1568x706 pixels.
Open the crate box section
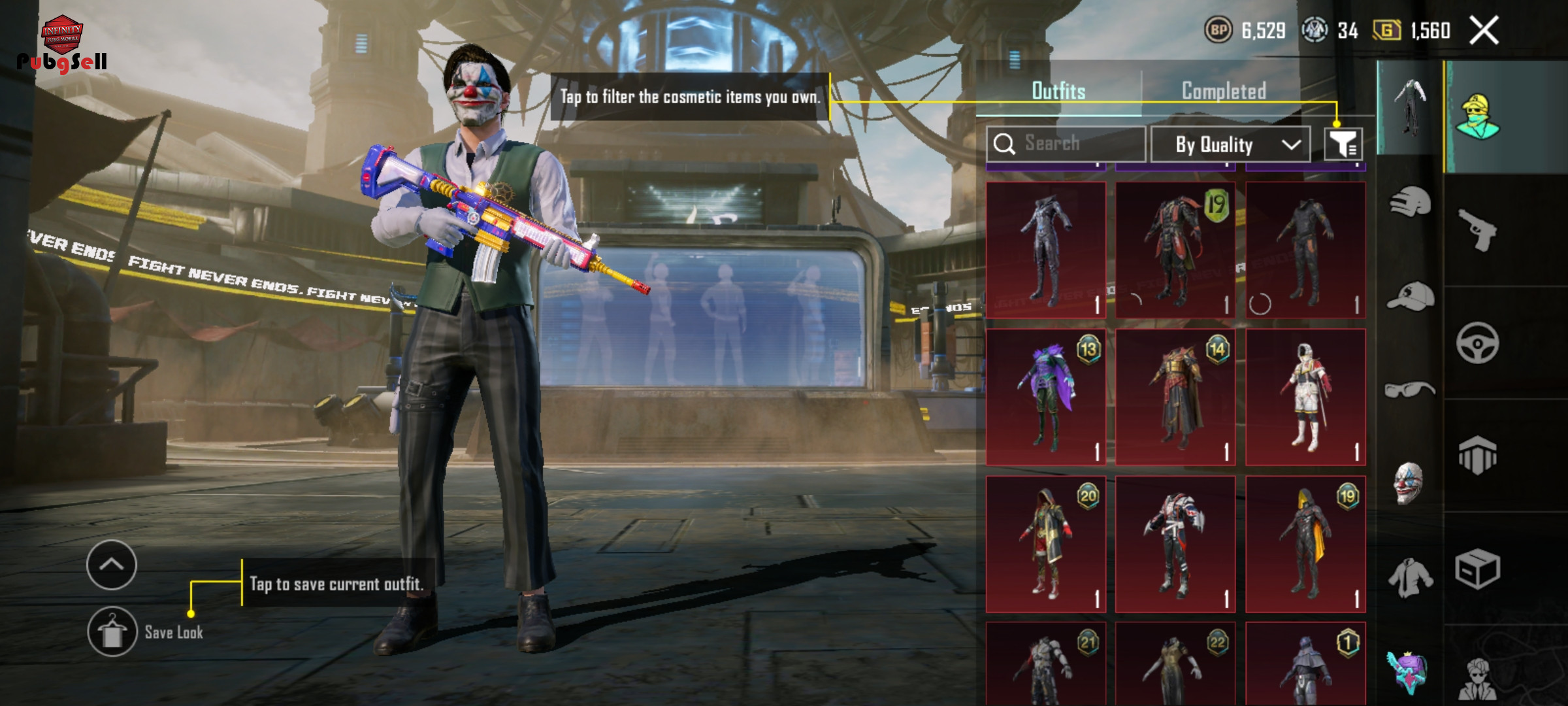click(x=1478, y=569)
